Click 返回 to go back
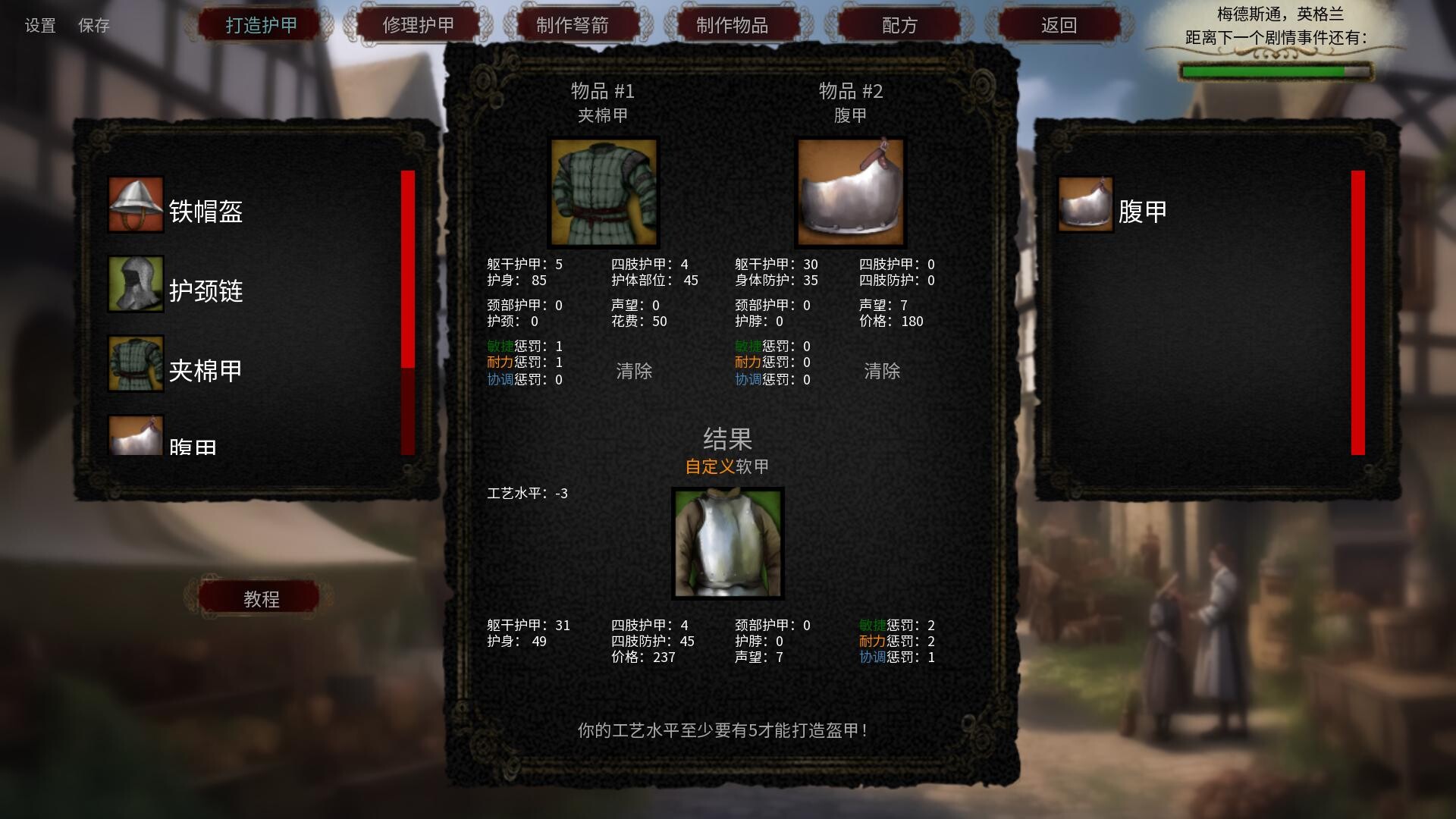Image resolution: width=1456 pixels, height=819 pixels. [x=1058, y=24]
